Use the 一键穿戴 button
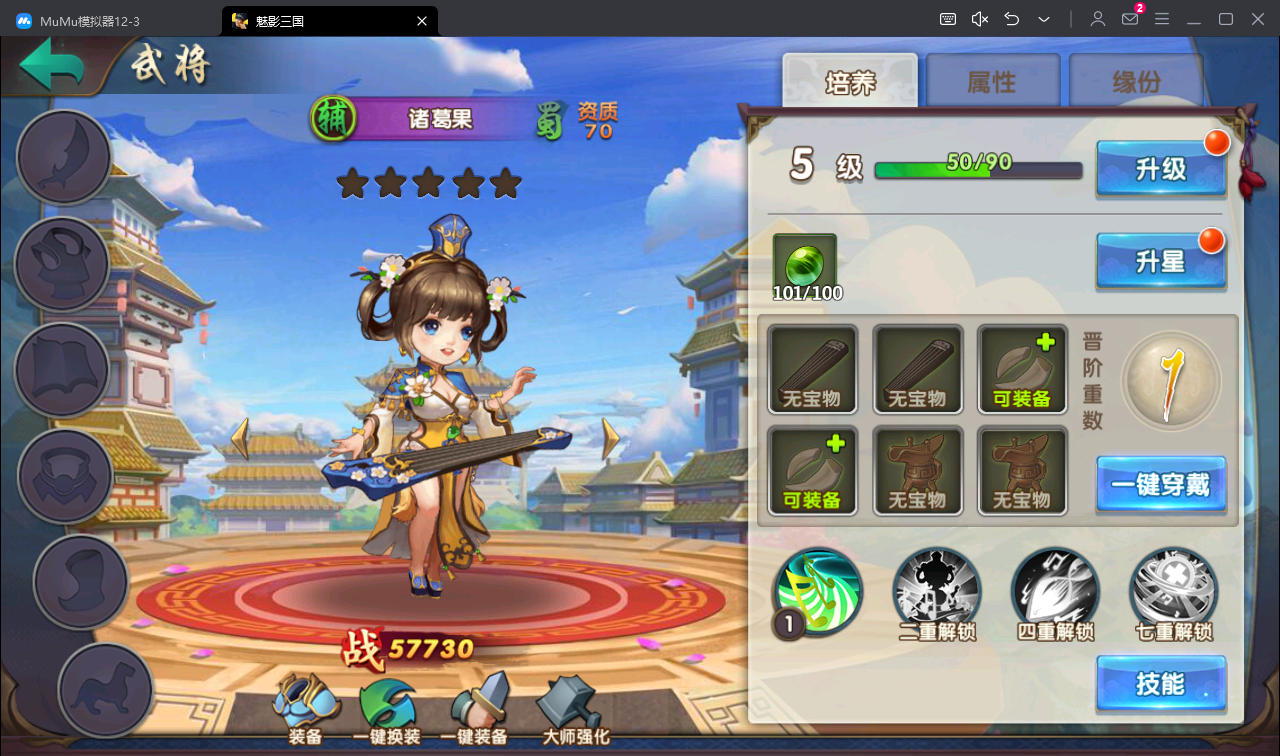 [x=1160, y=485]
